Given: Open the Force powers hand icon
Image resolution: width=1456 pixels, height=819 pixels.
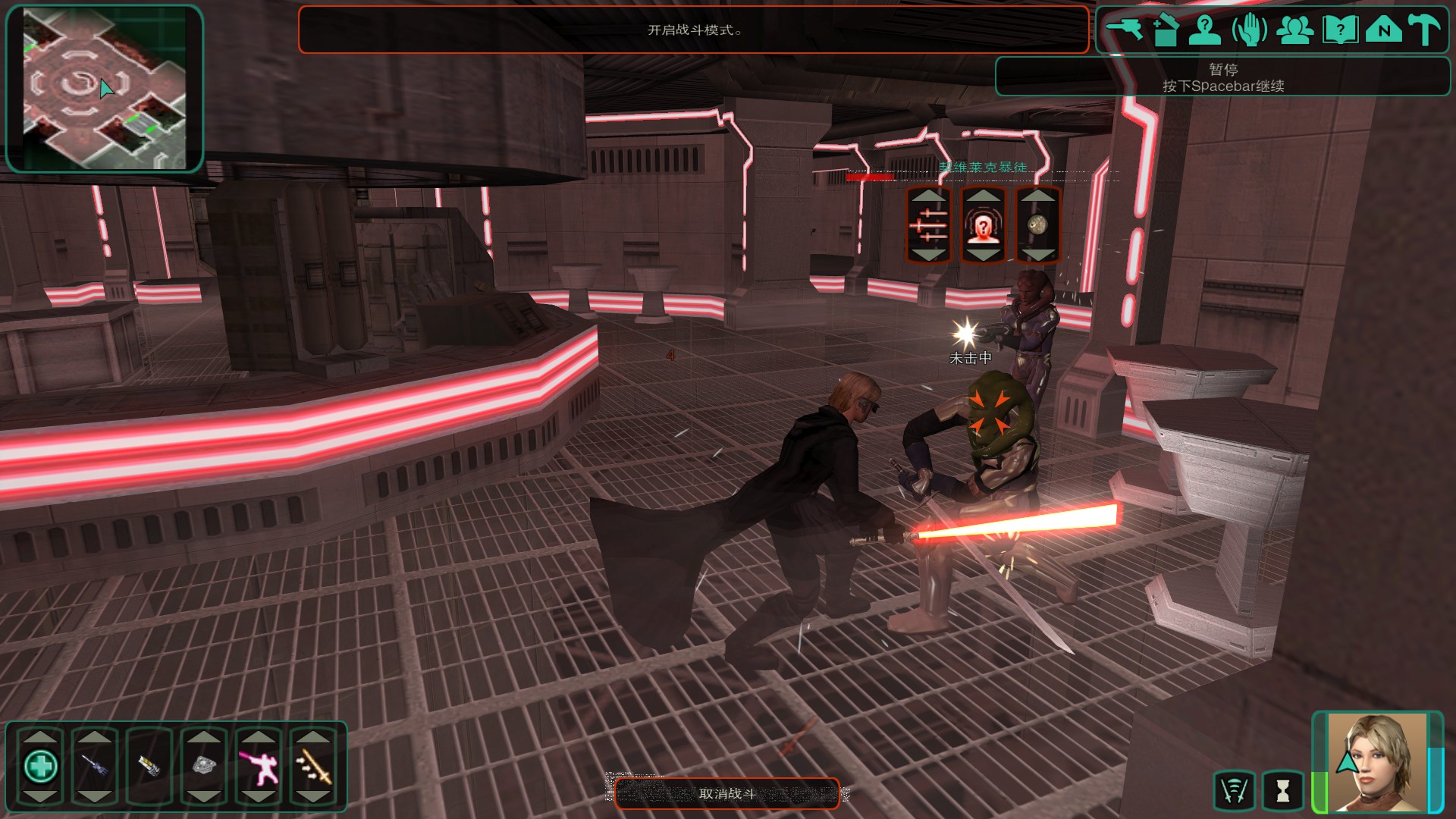Looking at the screenshot, I should click(1249, 30).
